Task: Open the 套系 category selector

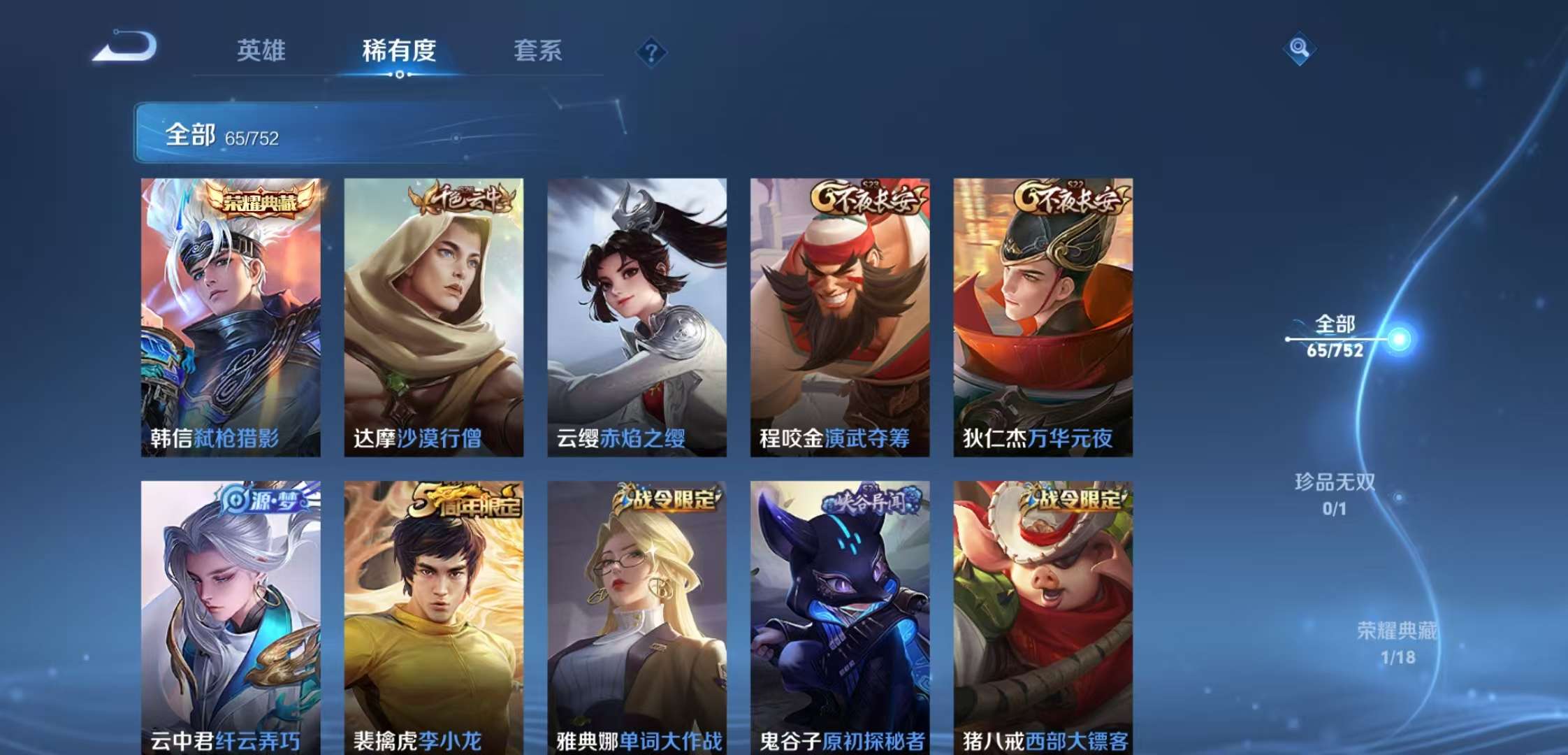Action: point(539,51)
